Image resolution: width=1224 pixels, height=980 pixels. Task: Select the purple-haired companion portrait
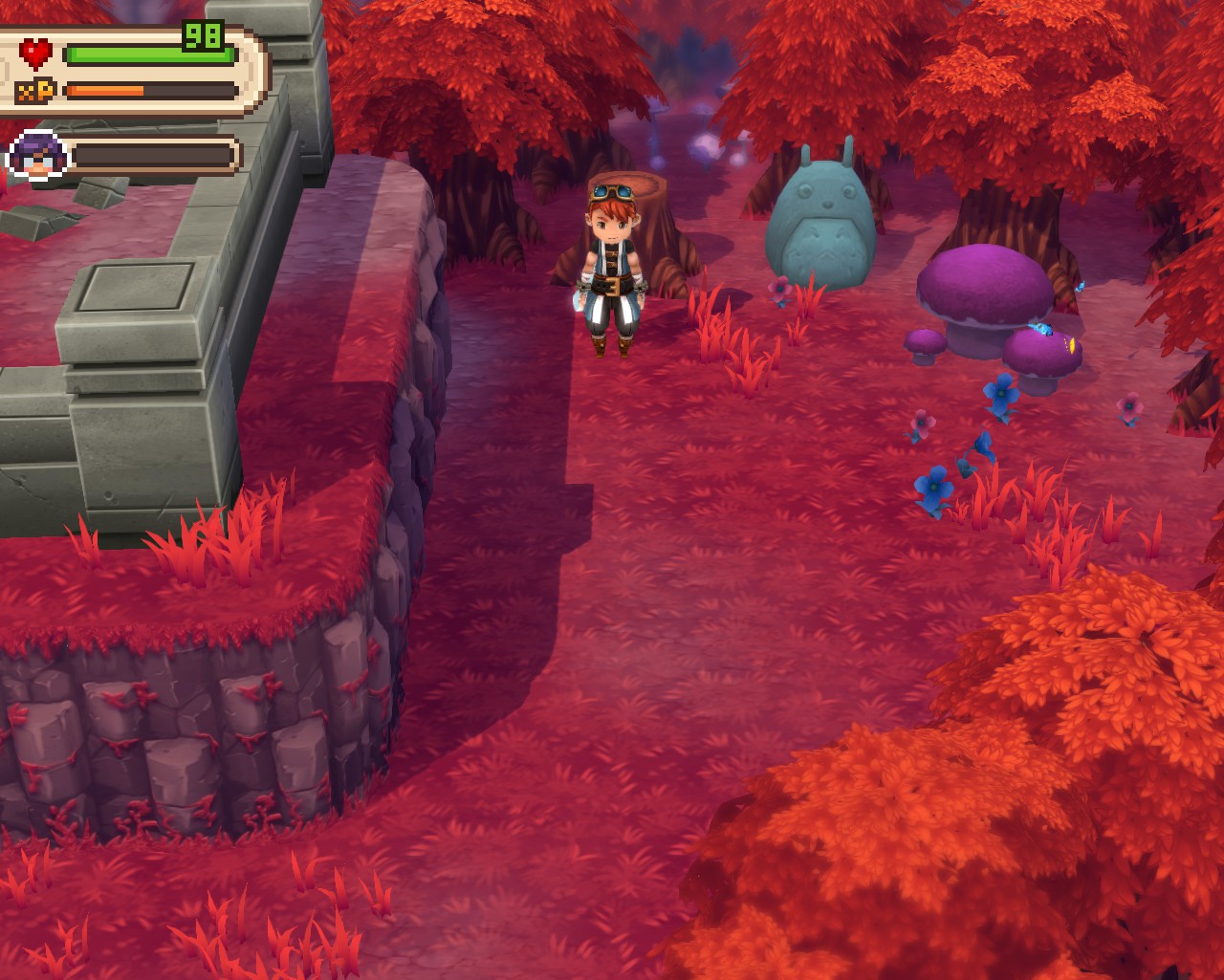(x=38, y=155)
